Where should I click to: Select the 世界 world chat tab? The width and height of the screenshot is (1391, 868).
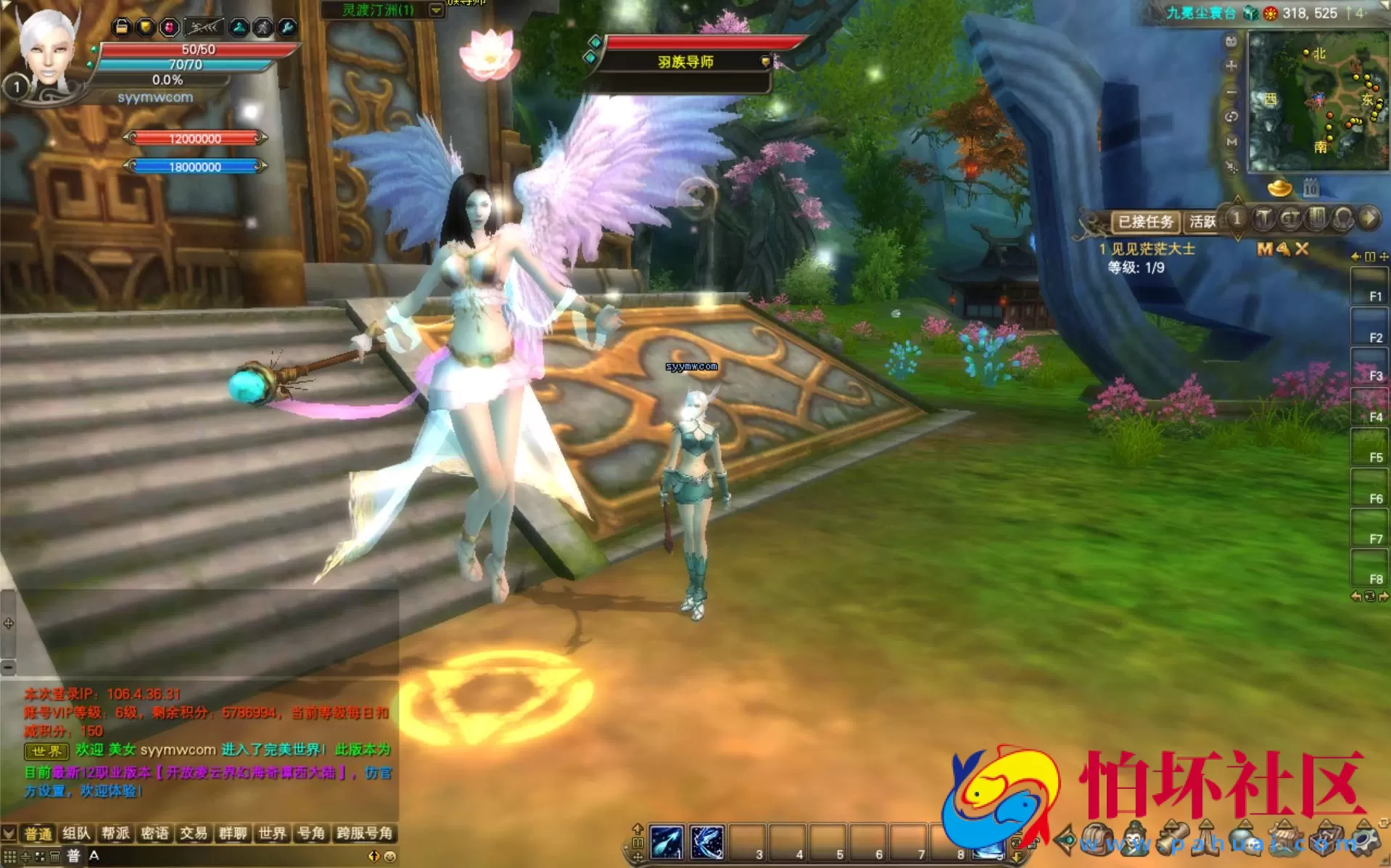(x=272, y=833)
